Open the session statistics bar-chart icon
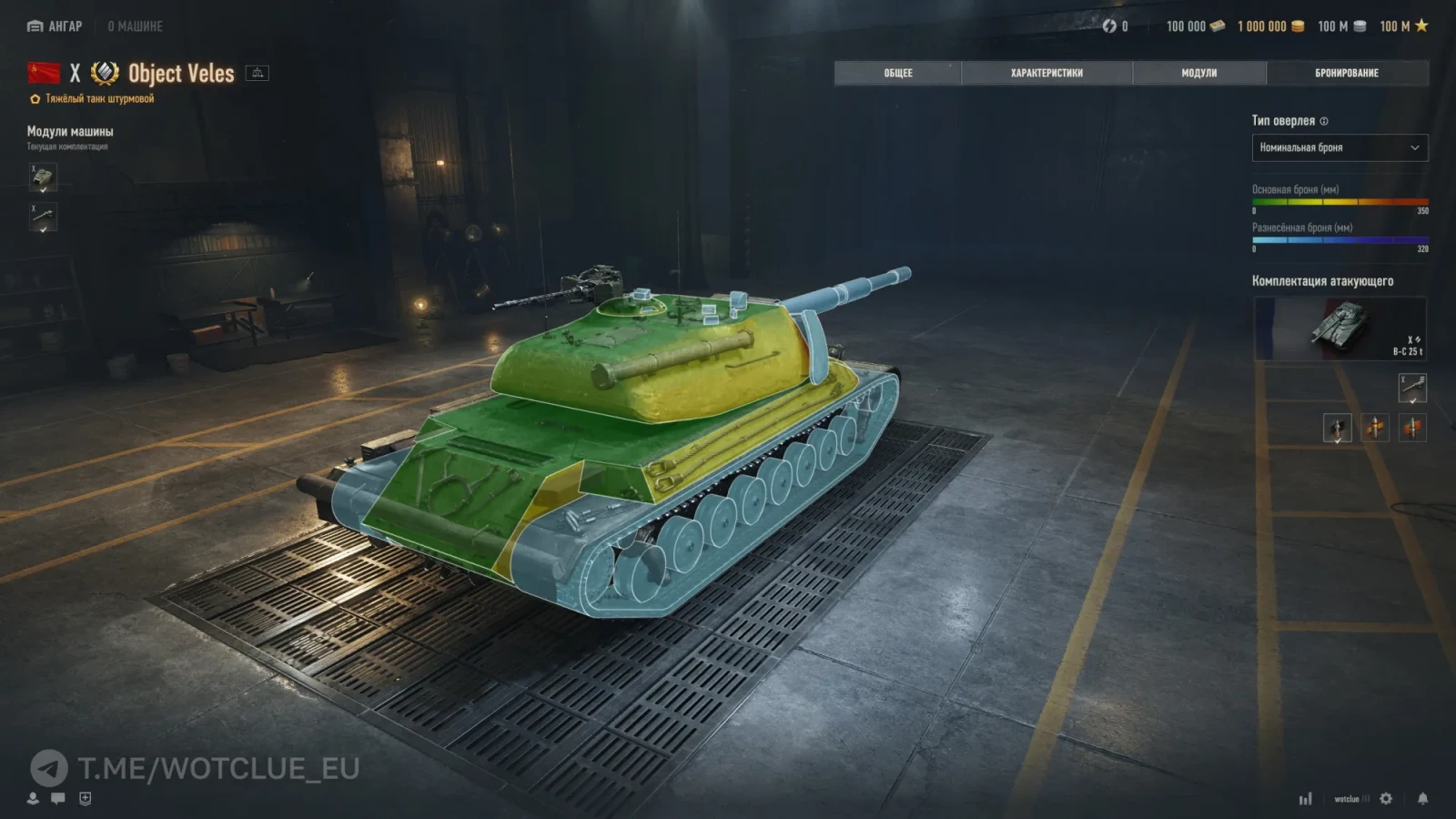 tap(1306, 798)
